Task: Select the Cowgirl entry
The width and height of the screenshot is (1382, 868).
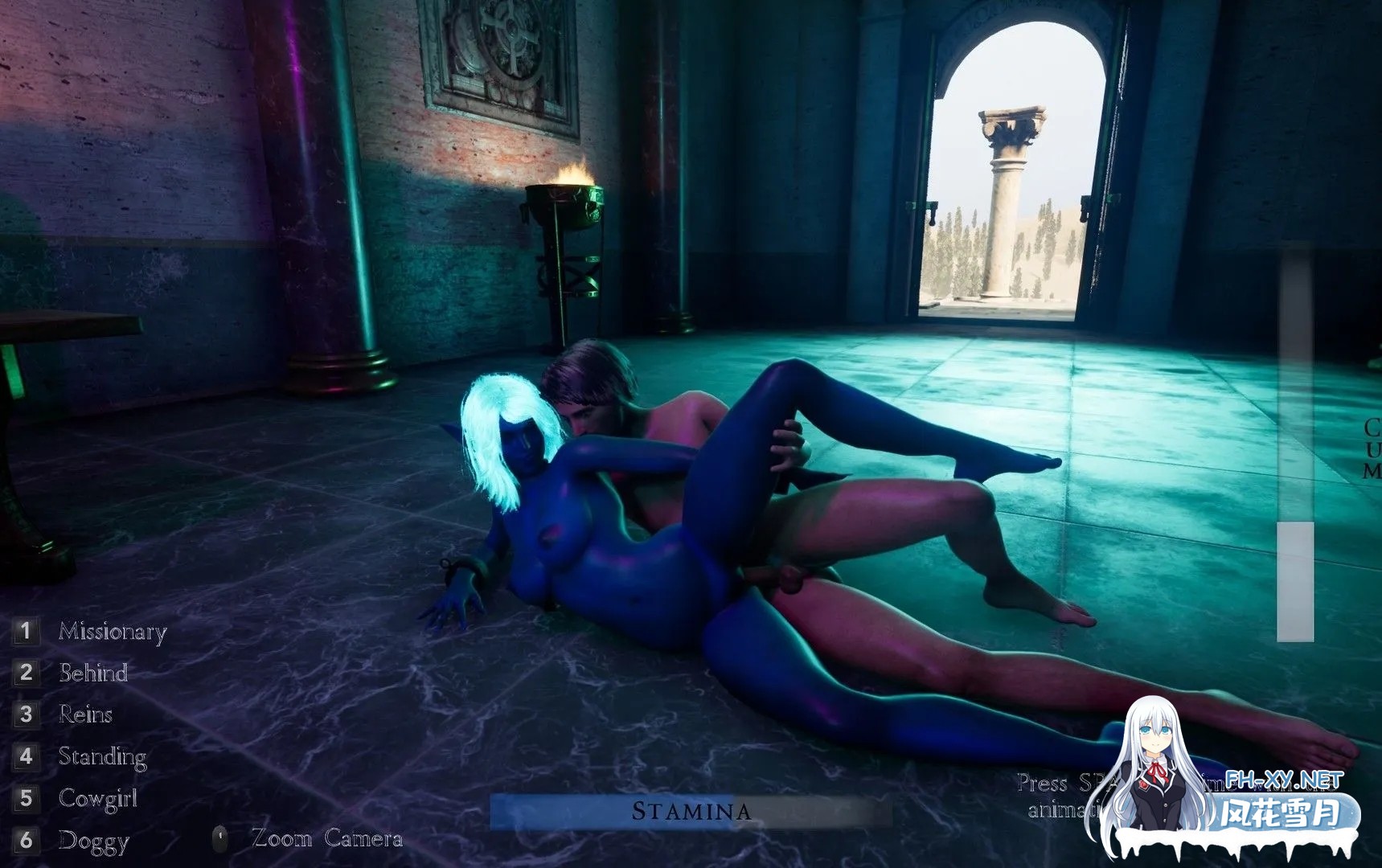Action: tap(97, 798)
